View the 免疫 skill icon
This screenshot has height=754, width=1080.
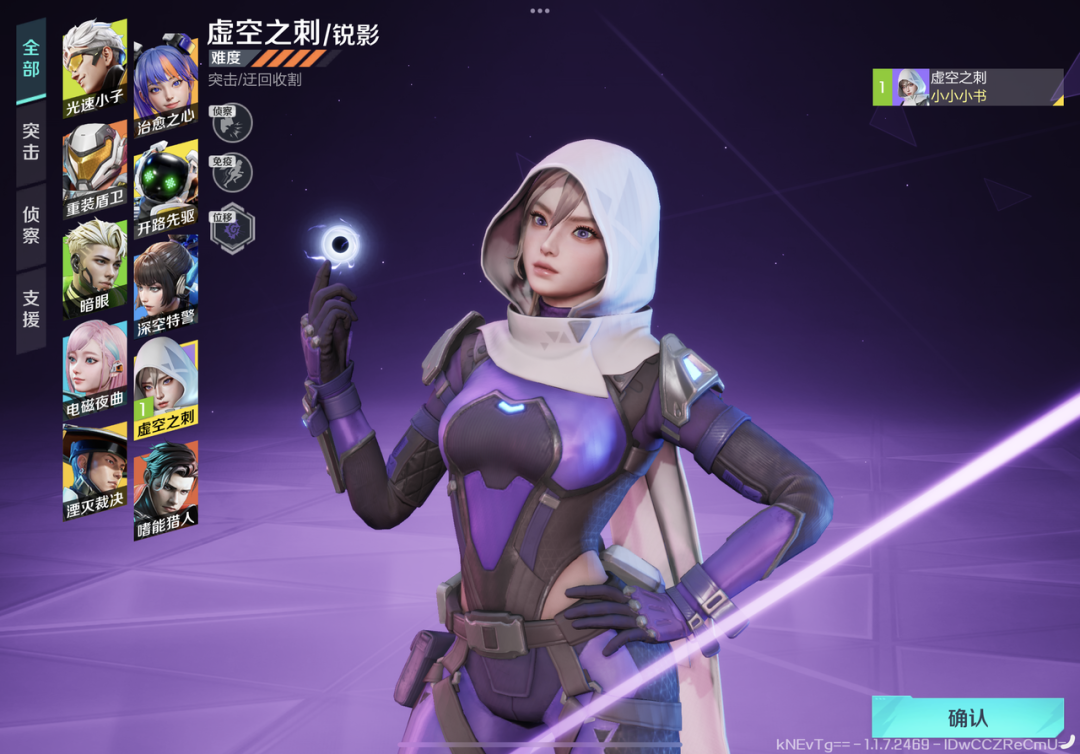tap(232, 173)
